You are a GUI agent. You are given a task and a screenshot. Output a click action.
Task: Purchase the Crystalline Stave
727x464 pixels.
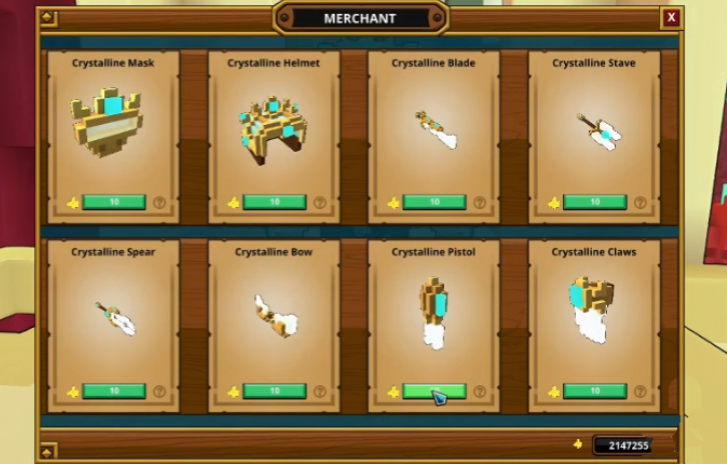point(594,202)
